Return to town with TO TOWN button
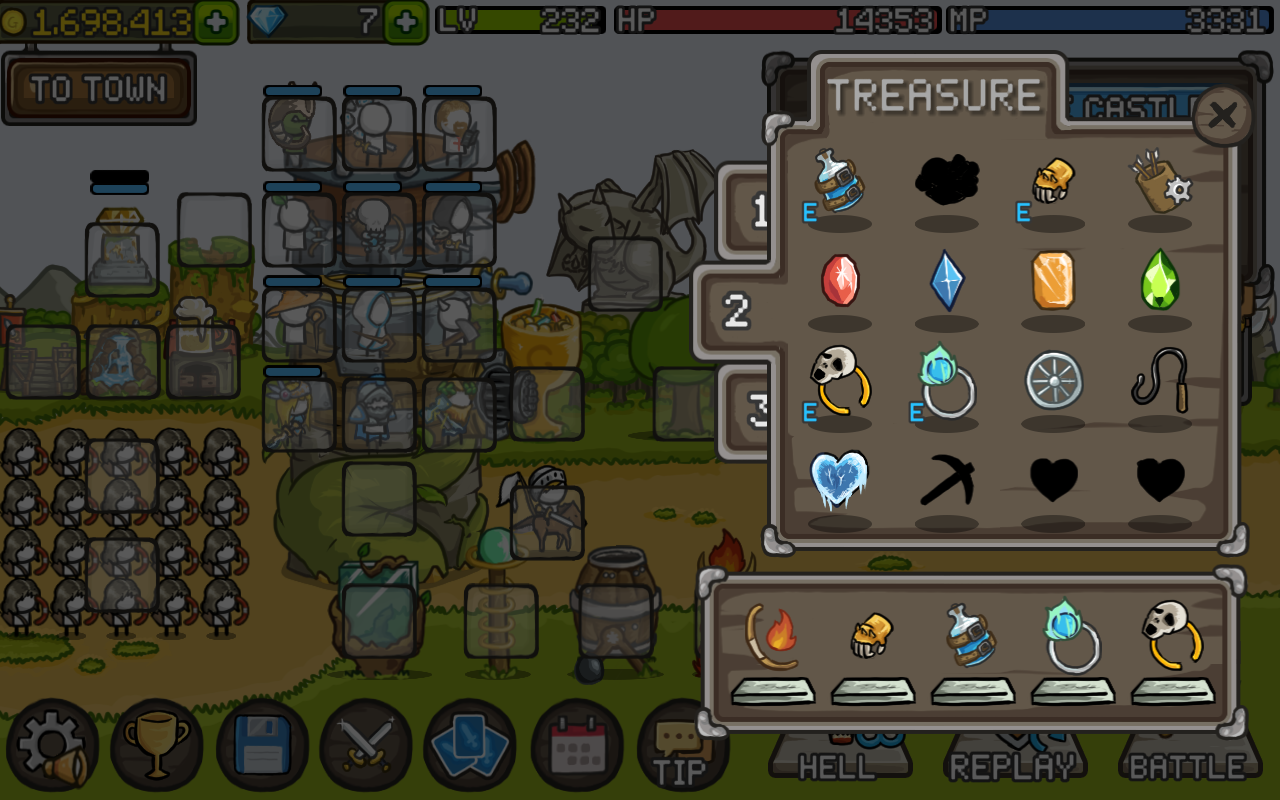 (98, 90)
